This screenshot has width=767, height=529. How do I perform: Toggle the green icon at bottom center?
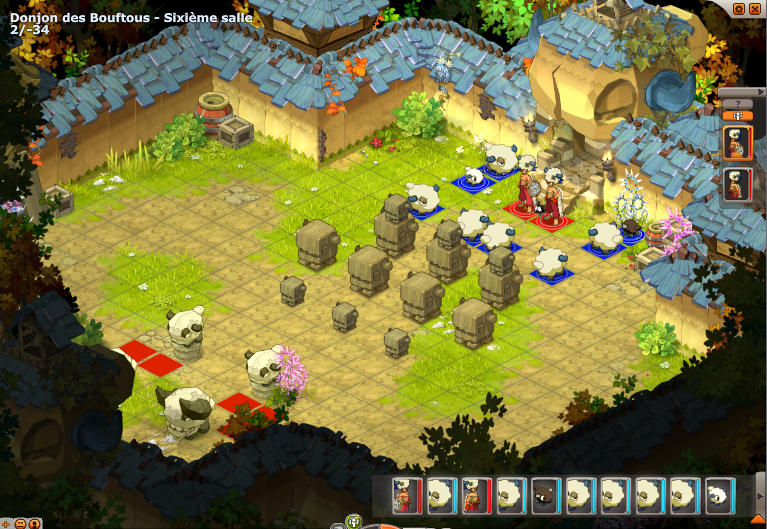(353, 521)
